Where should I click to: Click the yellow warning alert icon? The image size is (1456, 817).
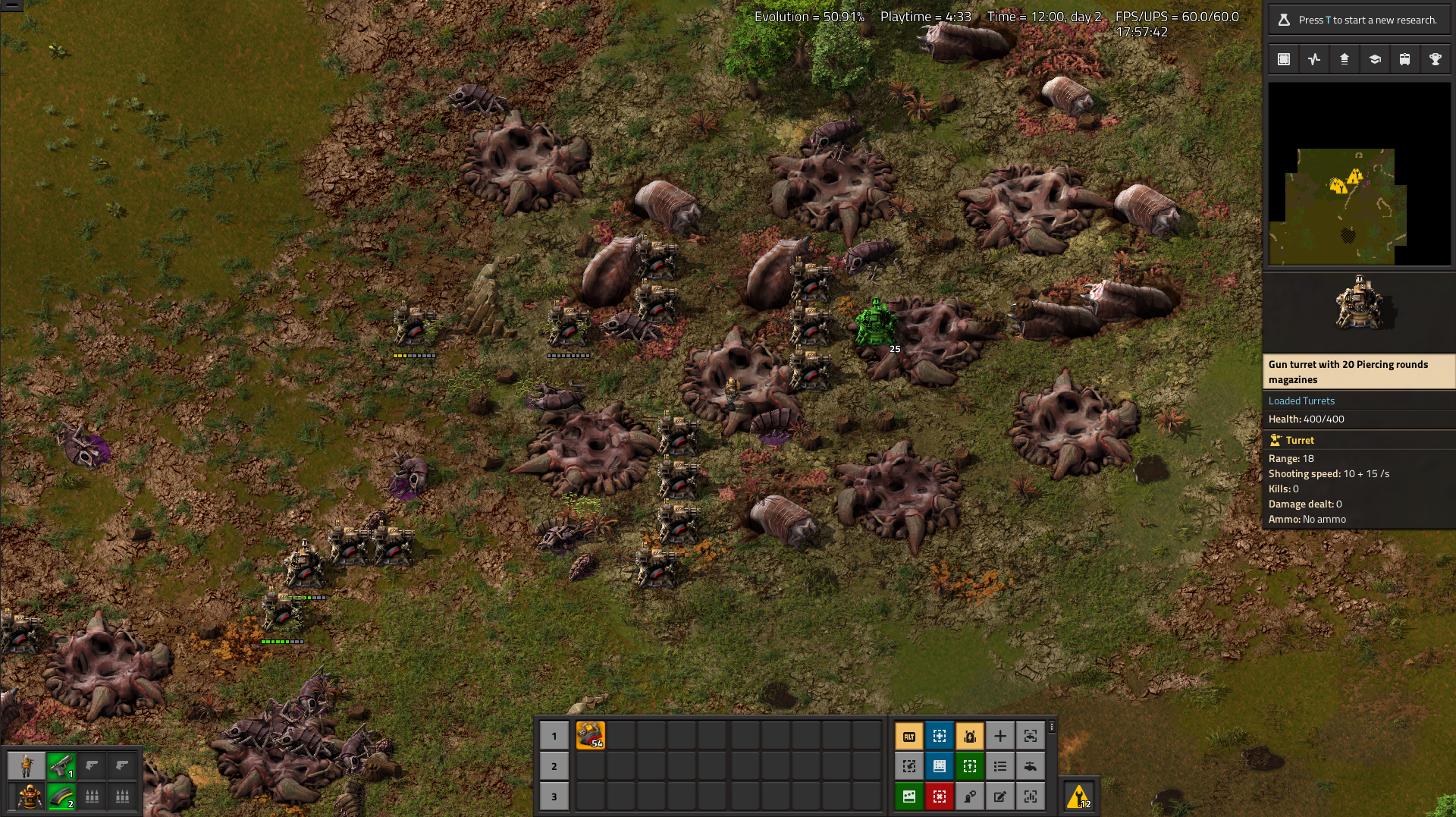pos(1078,797)
